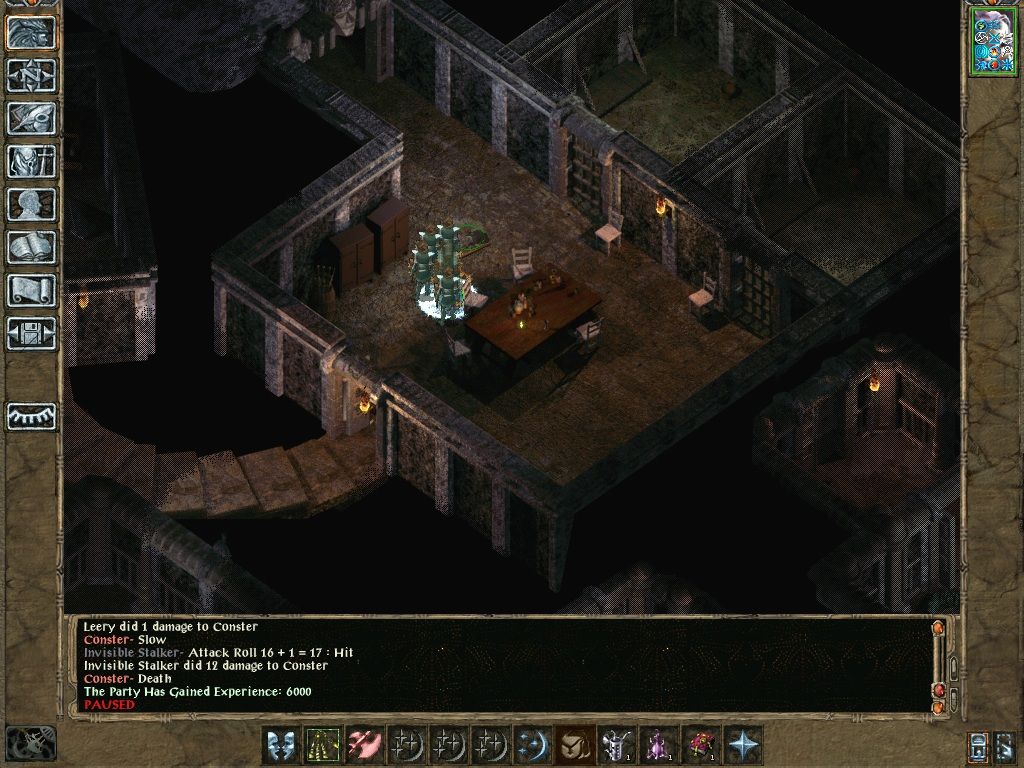The image size is (1024, 768).
Task: Click the Return to Game button
Action: 31,33
